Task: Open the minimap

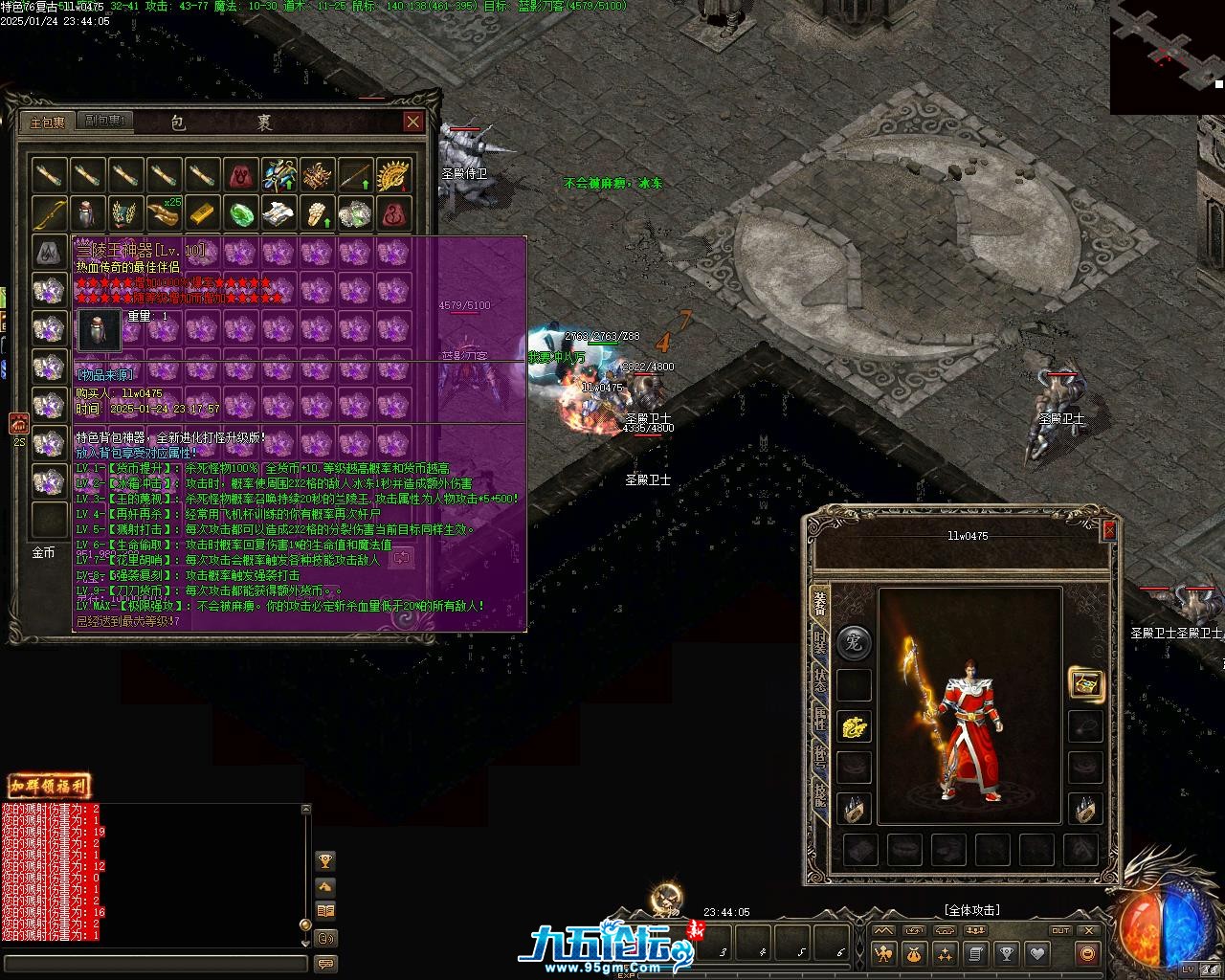Action: pyautogui.click(x=1167, y=57)
